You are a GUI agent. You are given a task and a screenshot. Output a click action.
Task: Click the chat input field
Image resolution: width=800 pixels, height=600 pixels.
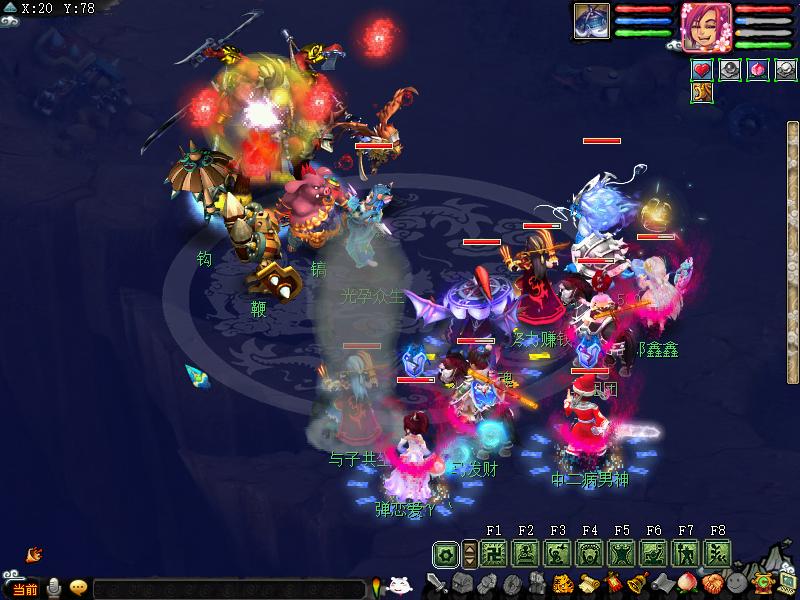[230, 589]
